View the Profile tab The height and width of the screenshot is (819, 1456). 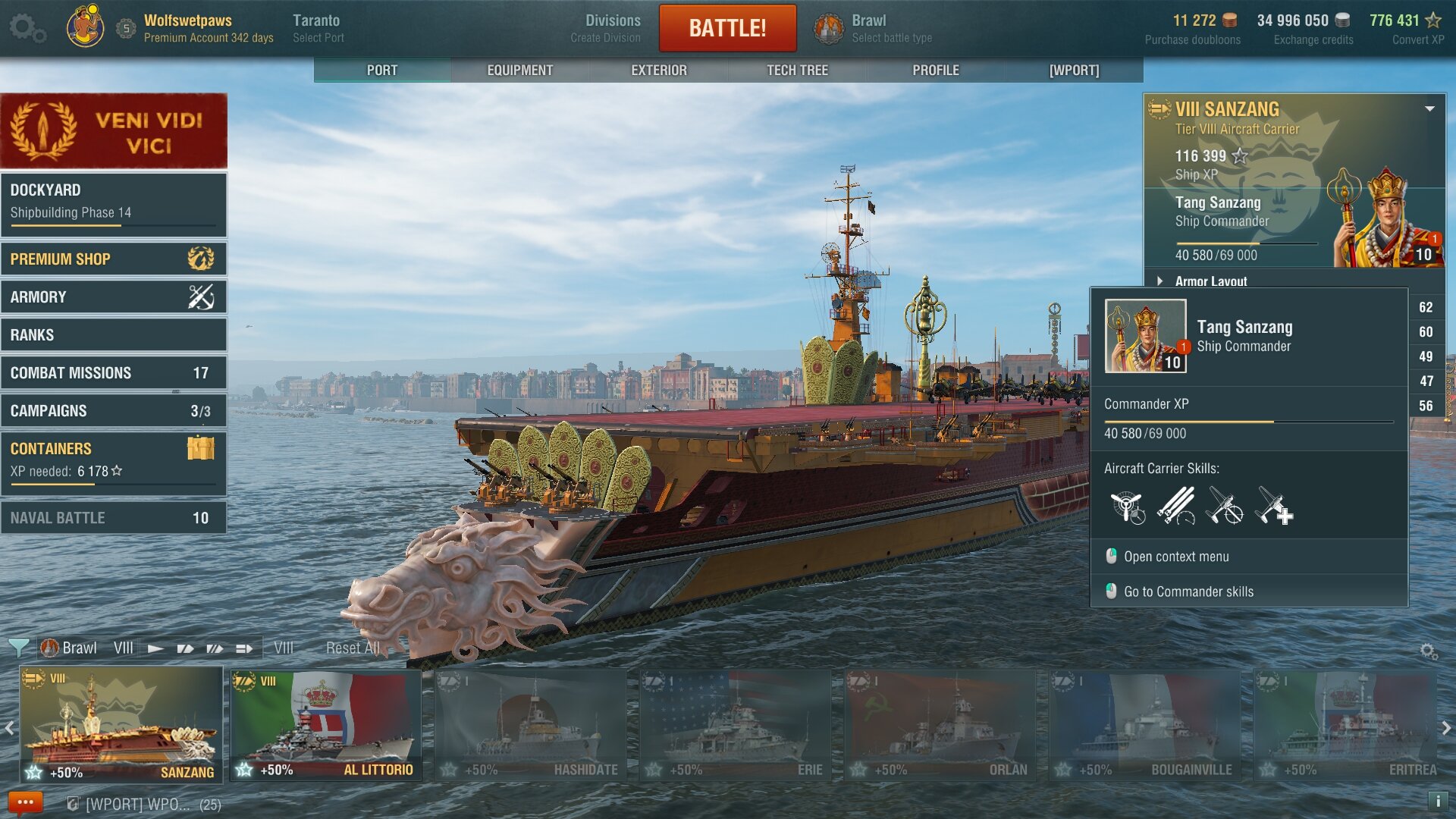click(935, 70)
